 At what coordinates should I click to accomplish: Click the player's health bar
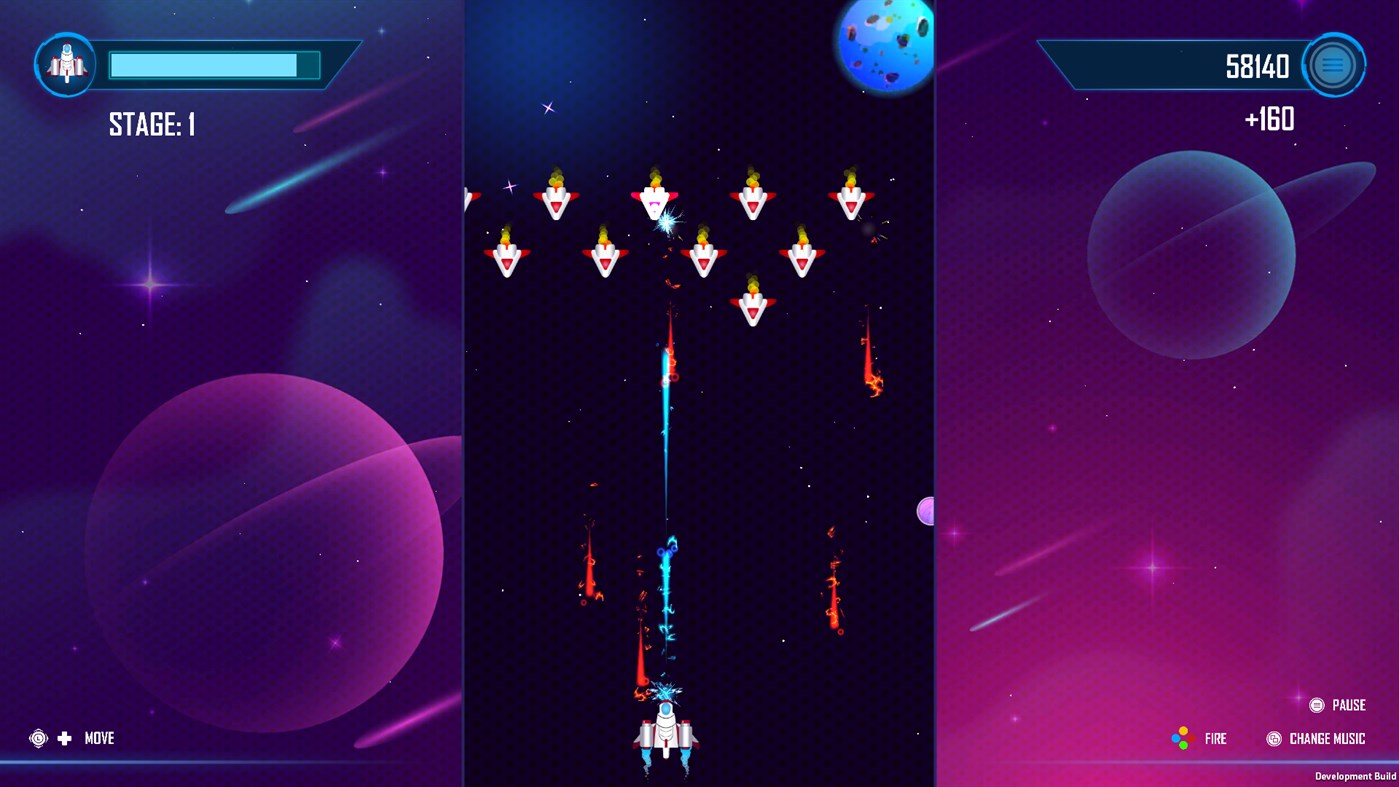point(213,63)
